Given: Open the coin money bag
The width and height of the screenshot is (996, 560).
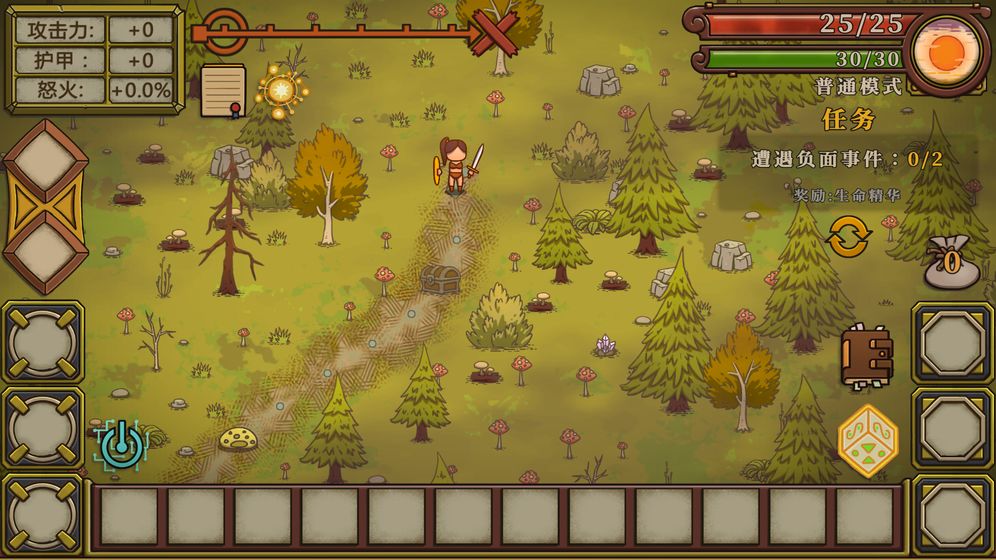Looking at the screenshot, I should (950, 263).
